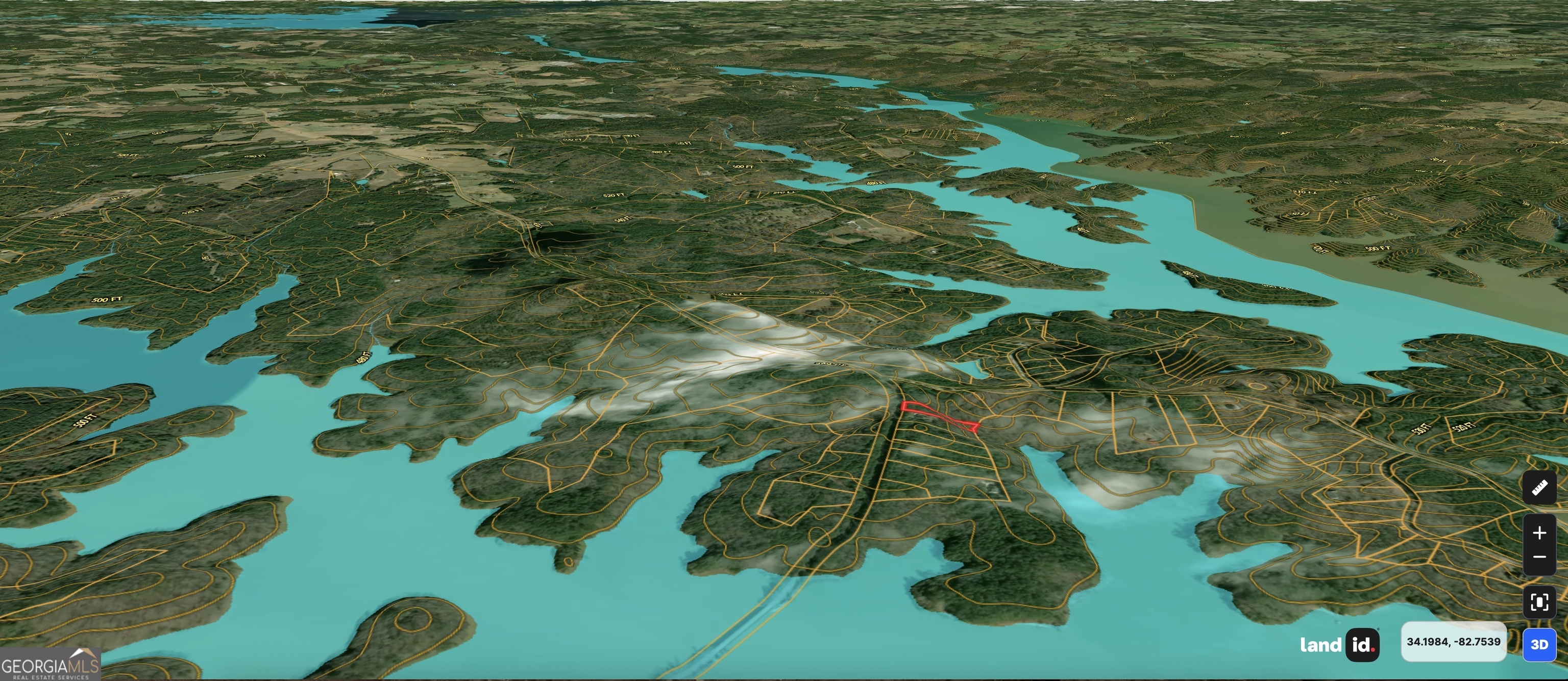Click the fit-to-bounds frame icon
The width and height of the screenshot is (1568, 681).
pyautogui.click(x=1539, y=602)
